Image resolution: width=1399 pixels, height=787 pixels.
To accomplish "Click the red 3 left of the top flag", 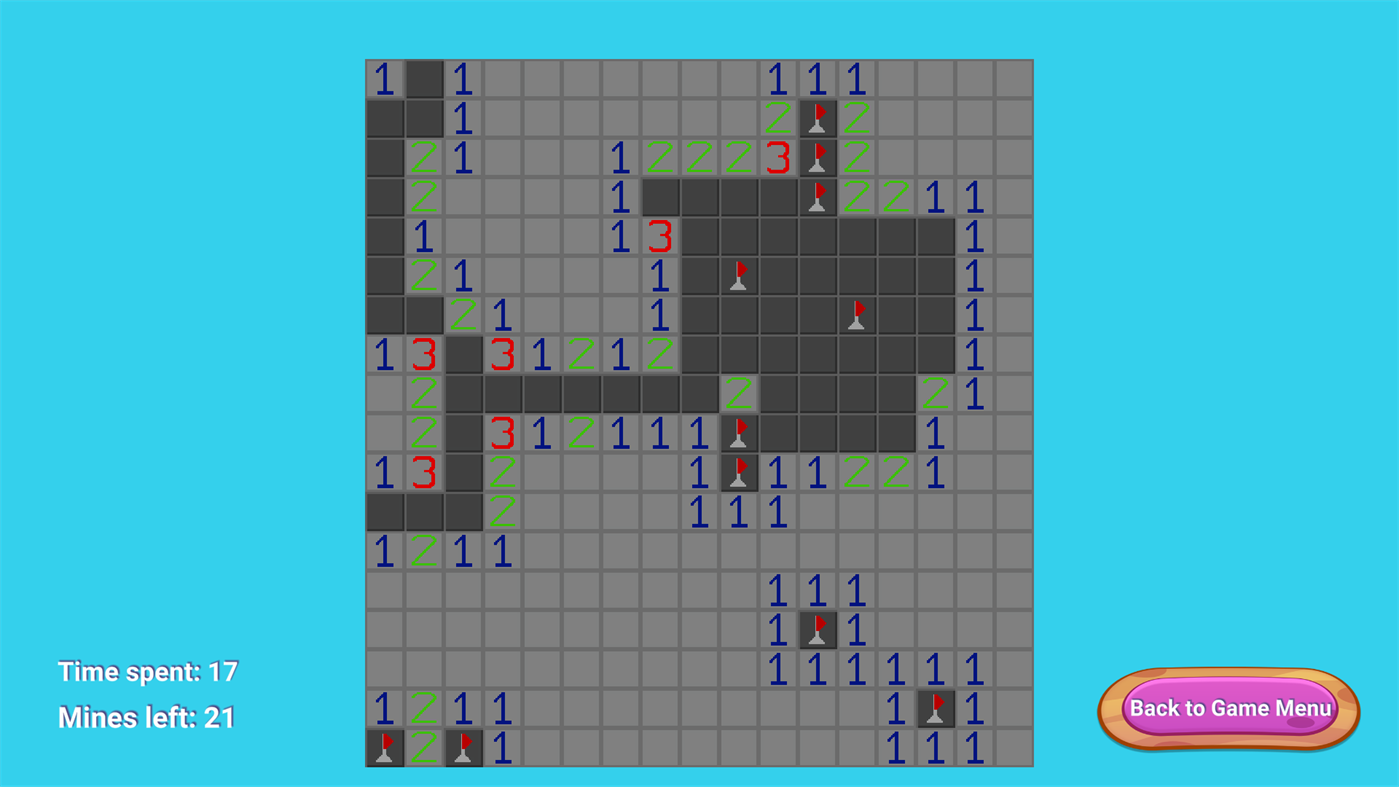I will coord(777,157).
